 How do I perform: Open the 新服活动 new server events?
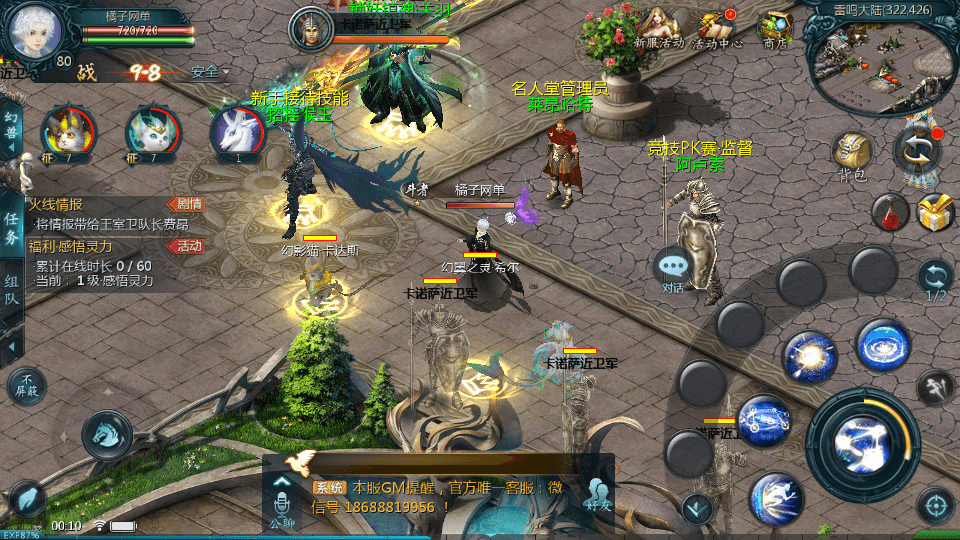[658, 27]
